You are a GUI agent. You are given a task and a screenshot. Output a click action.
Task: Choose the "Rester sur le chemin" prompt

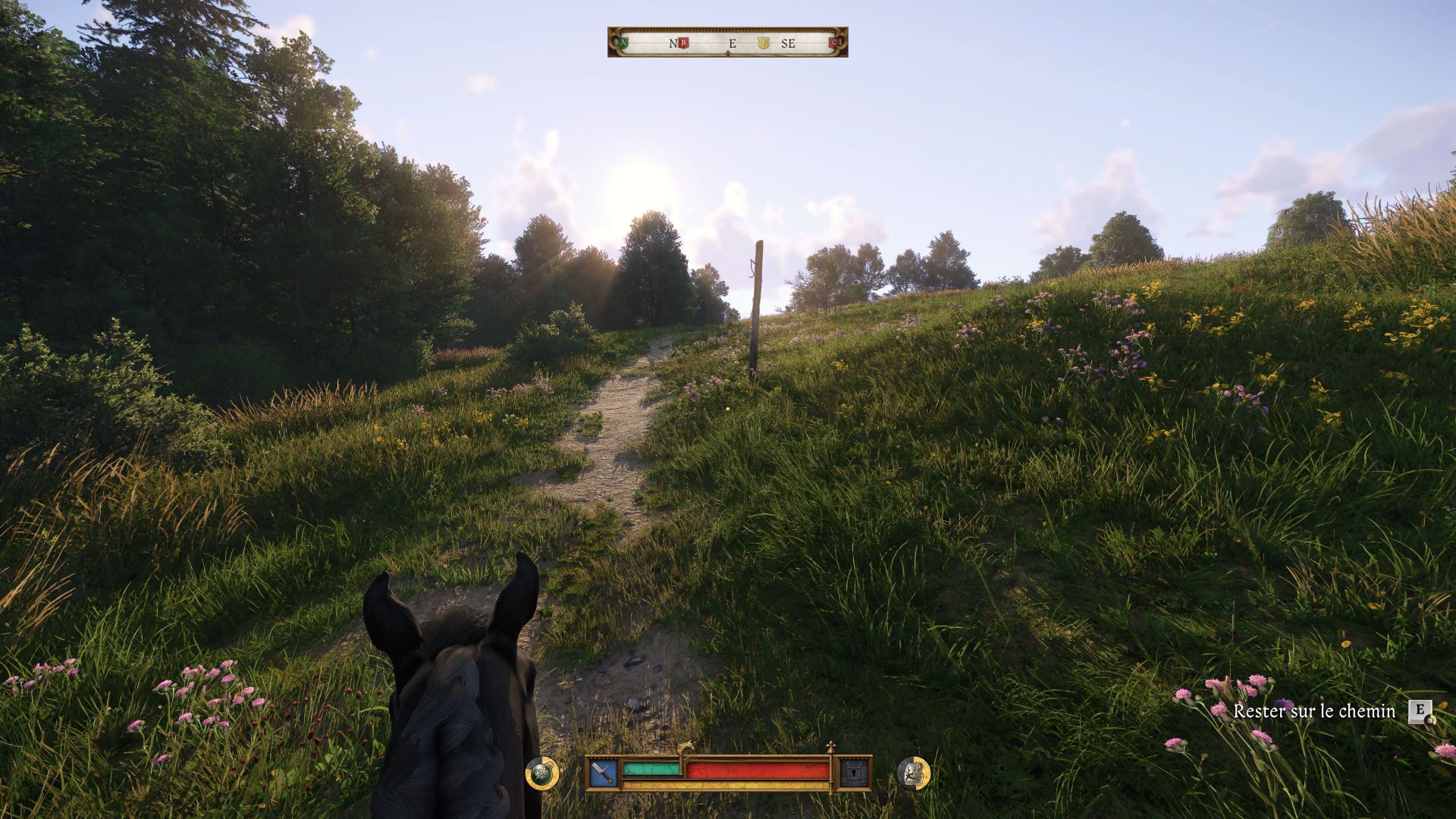(1314, 711)
